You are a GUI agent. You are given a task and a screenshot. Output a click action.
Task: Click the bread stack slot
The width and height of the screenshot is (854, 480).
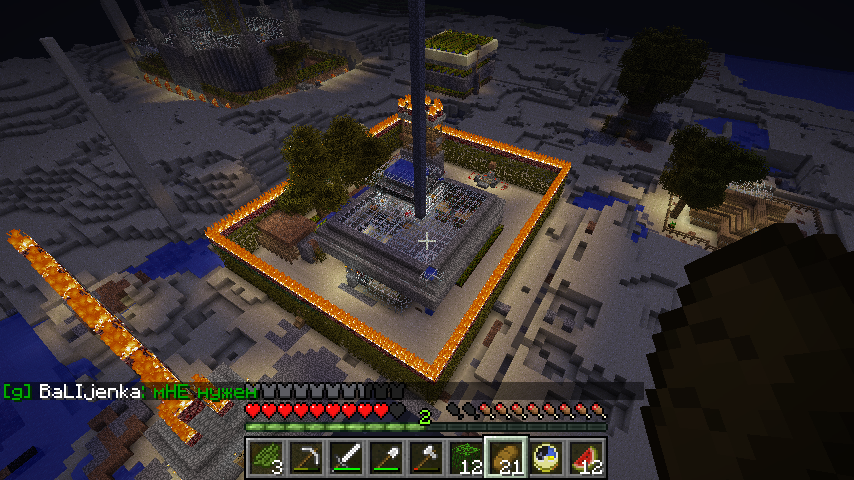coord(505,458)
